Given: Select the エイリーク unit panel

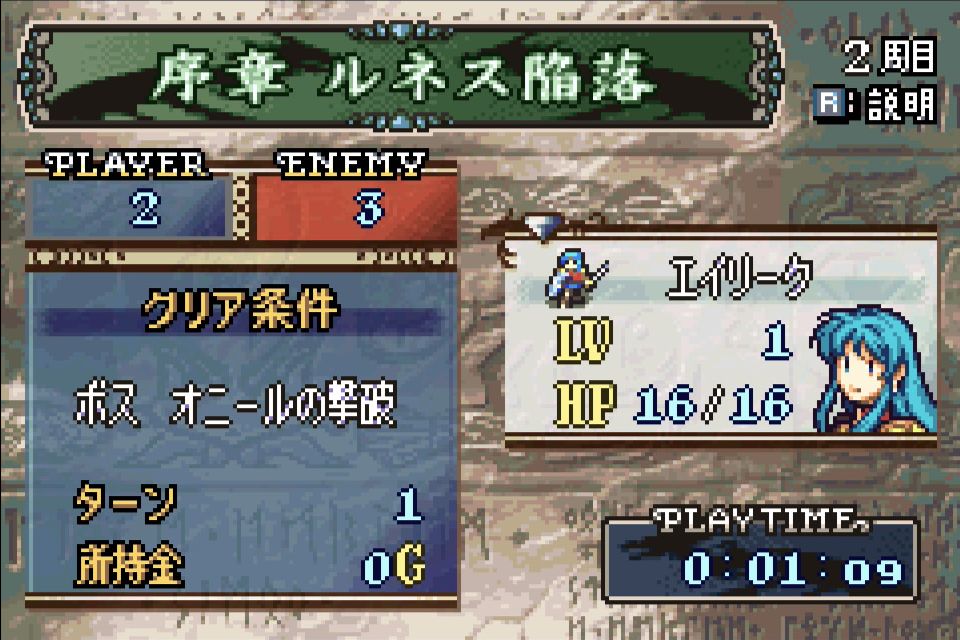Looking at the screenshot, I should [720, 340].
